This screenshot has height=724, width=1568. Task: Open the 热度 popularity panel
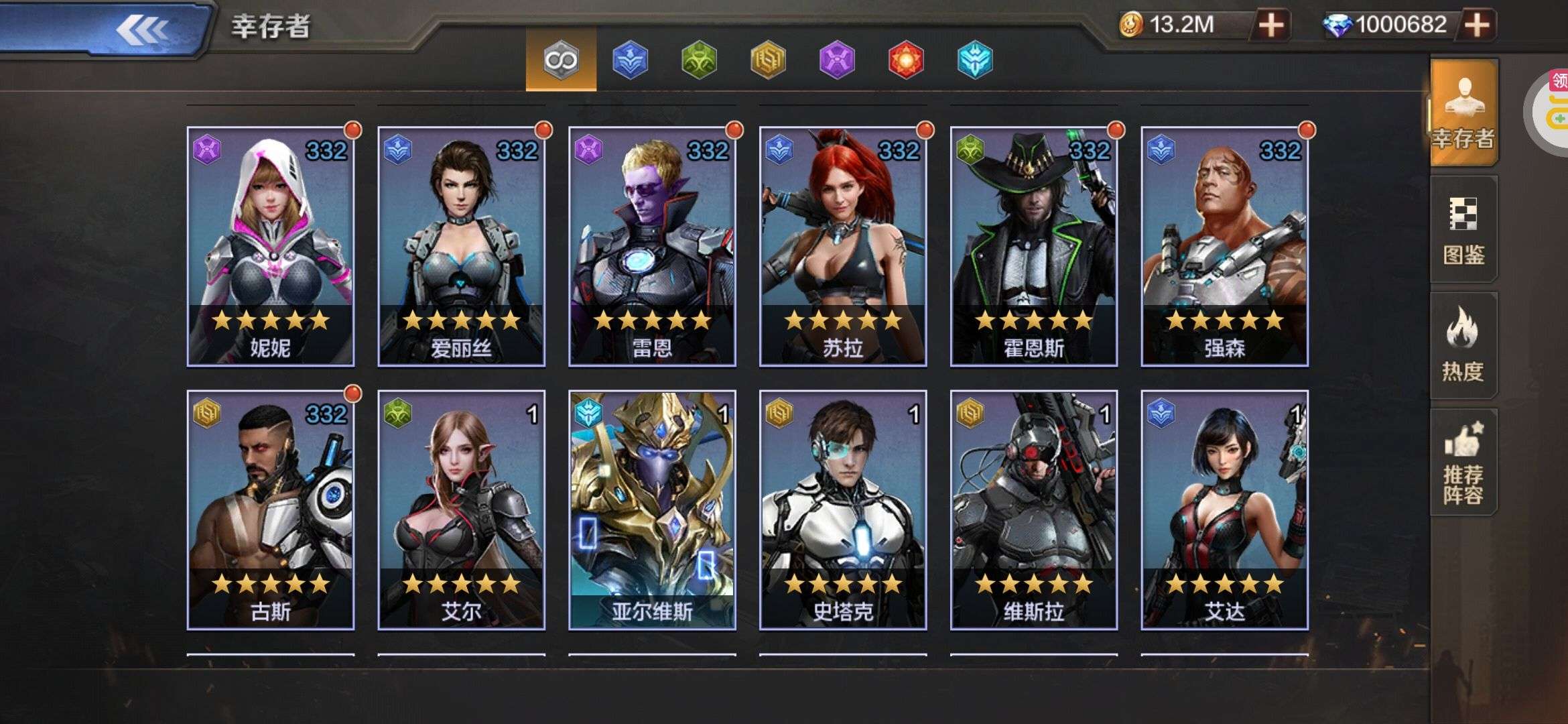pyautogui.click(x=1463, y=345)
